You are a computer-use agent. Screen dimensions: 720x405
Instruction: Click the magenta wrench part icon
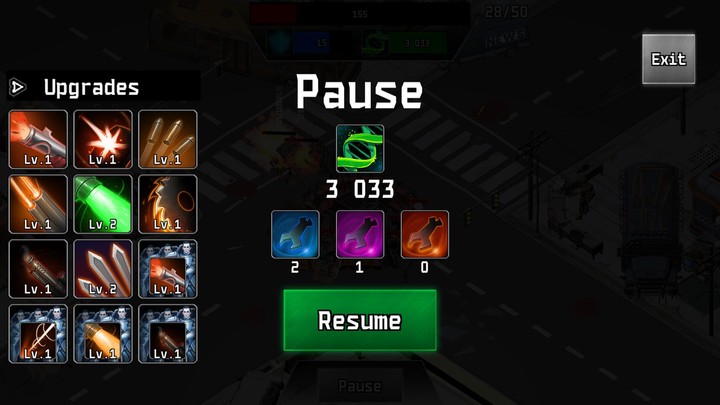point(360,234)
